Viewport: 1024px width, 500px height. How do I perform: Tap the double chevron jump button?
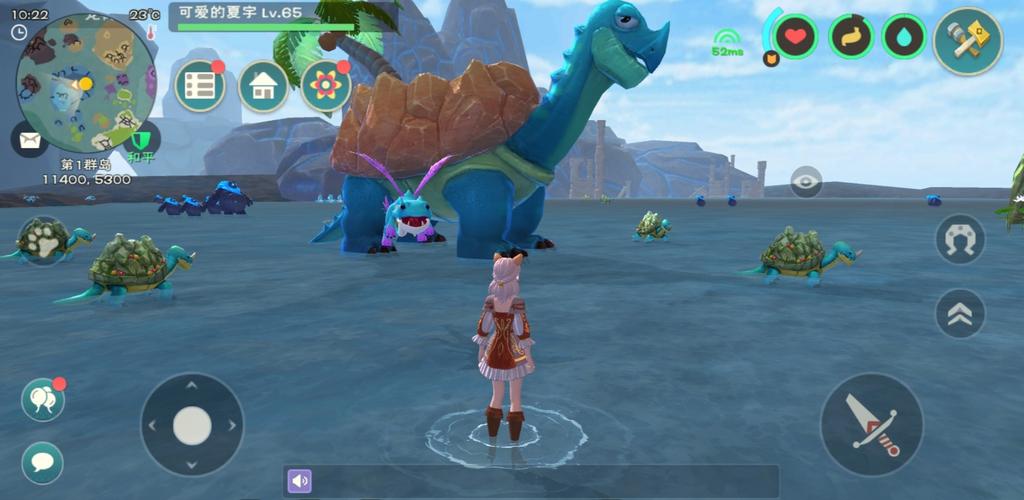click(960, 313)
